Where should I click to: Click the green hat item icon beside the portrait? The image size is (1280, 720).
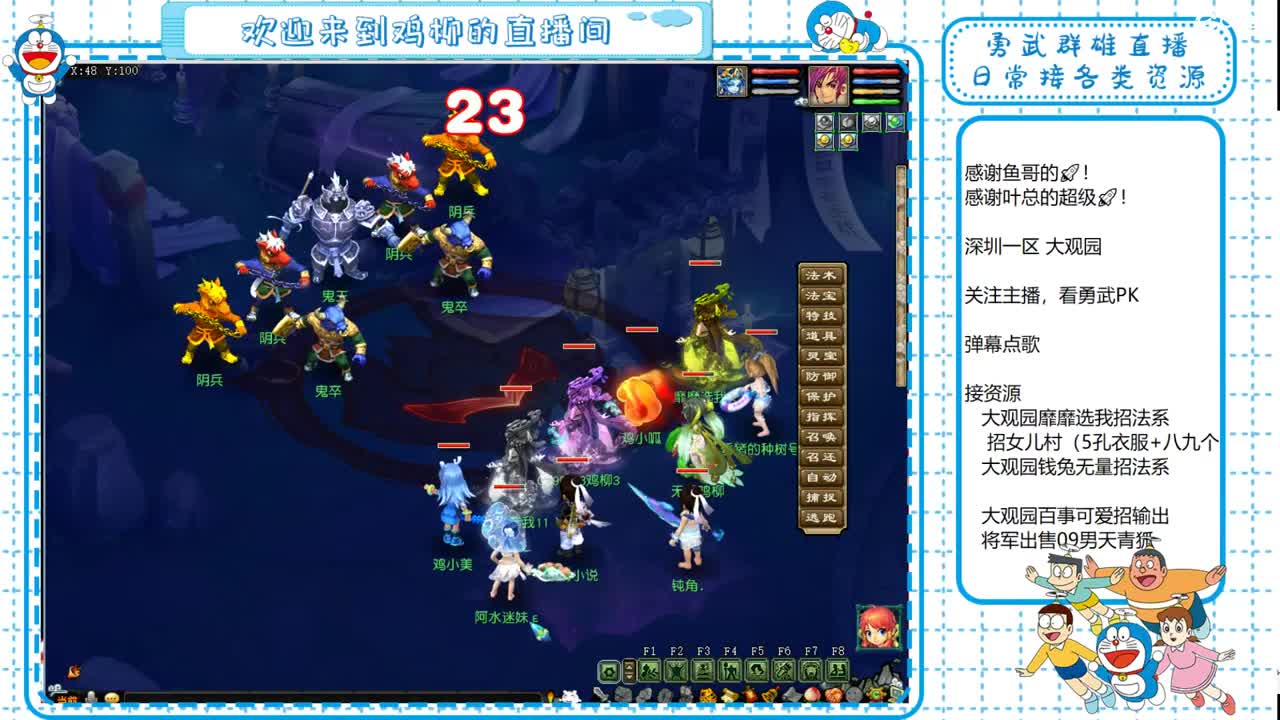click(894, 123)
